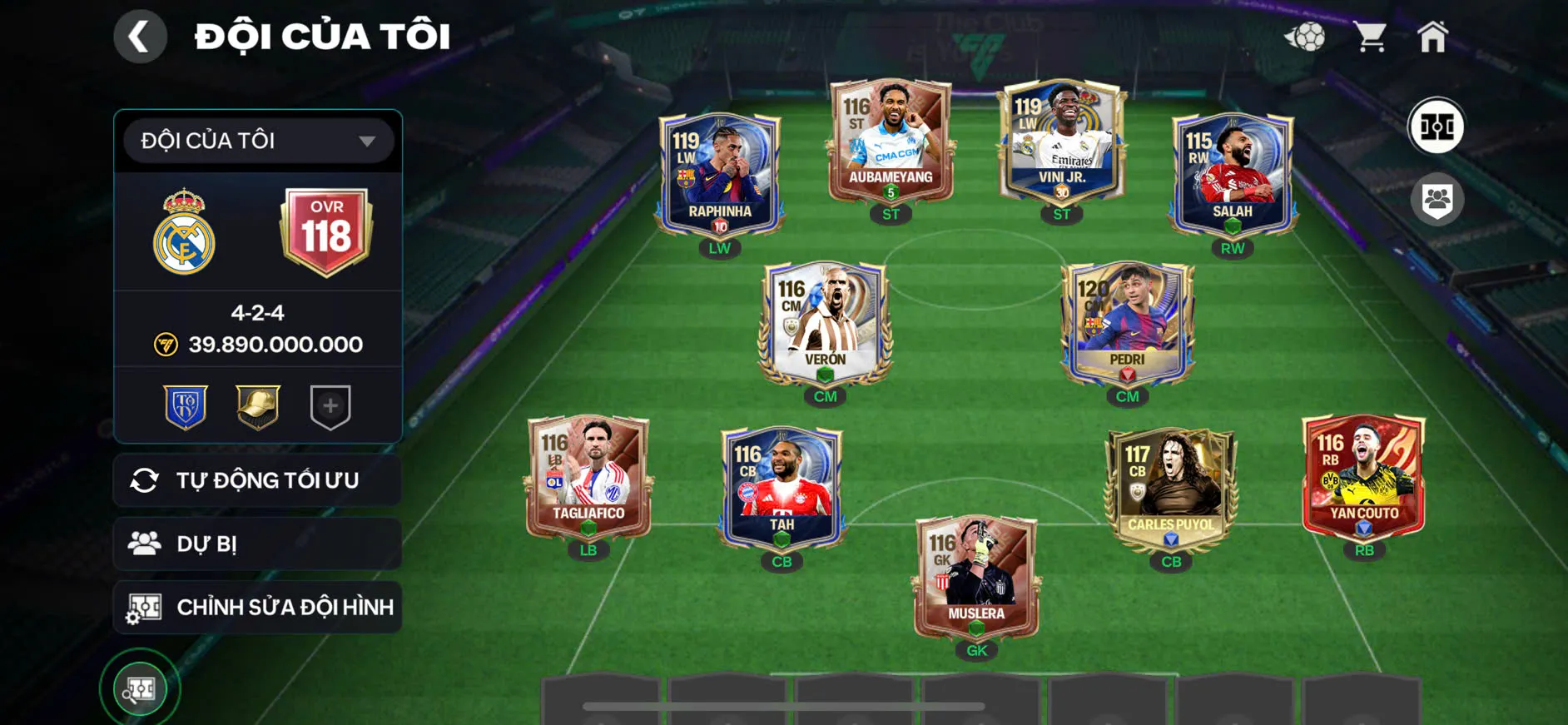Select the Tah centre-back card

pos(782,487)
